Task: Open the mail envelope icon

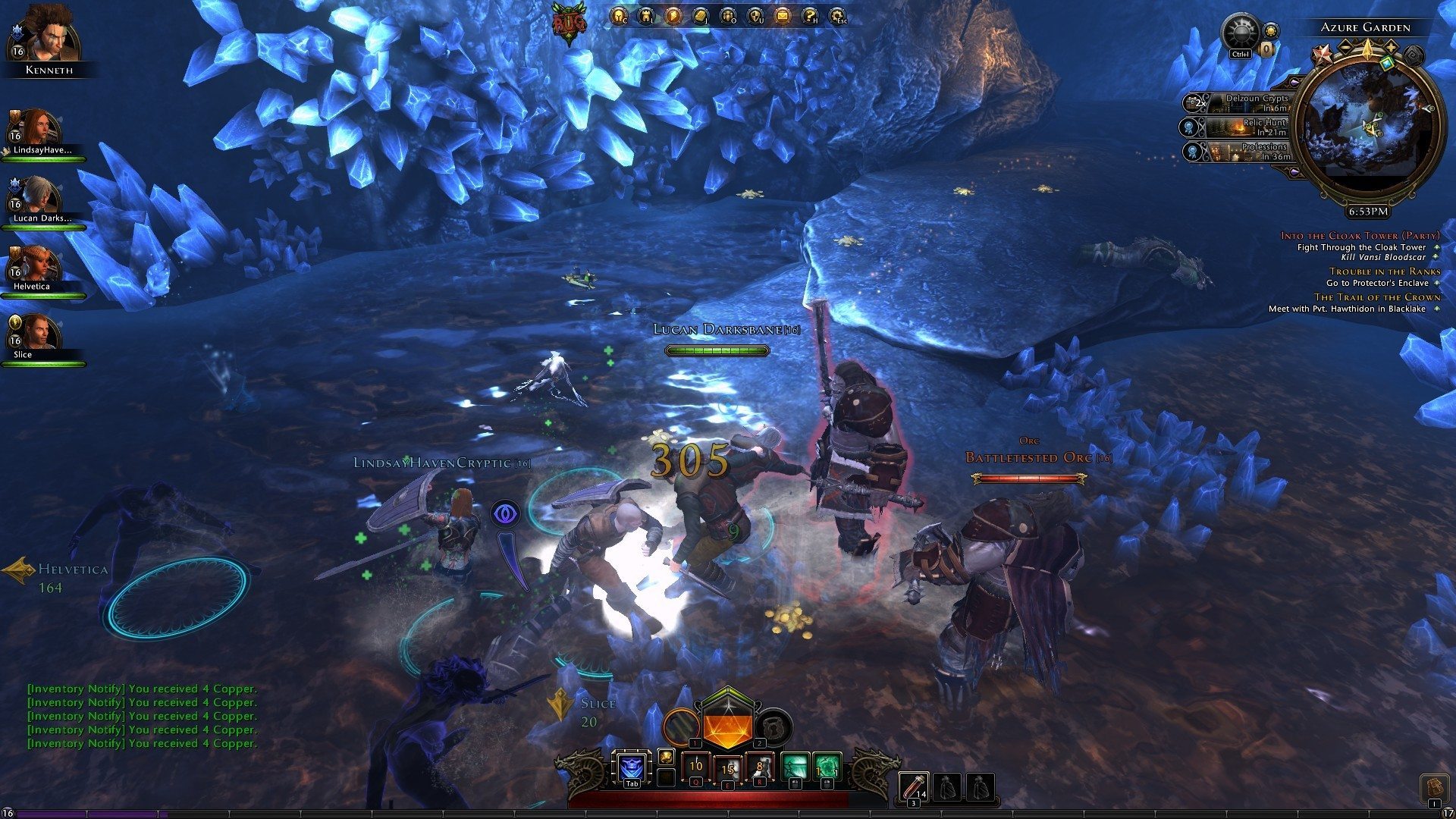Action: tap(782, 14)
